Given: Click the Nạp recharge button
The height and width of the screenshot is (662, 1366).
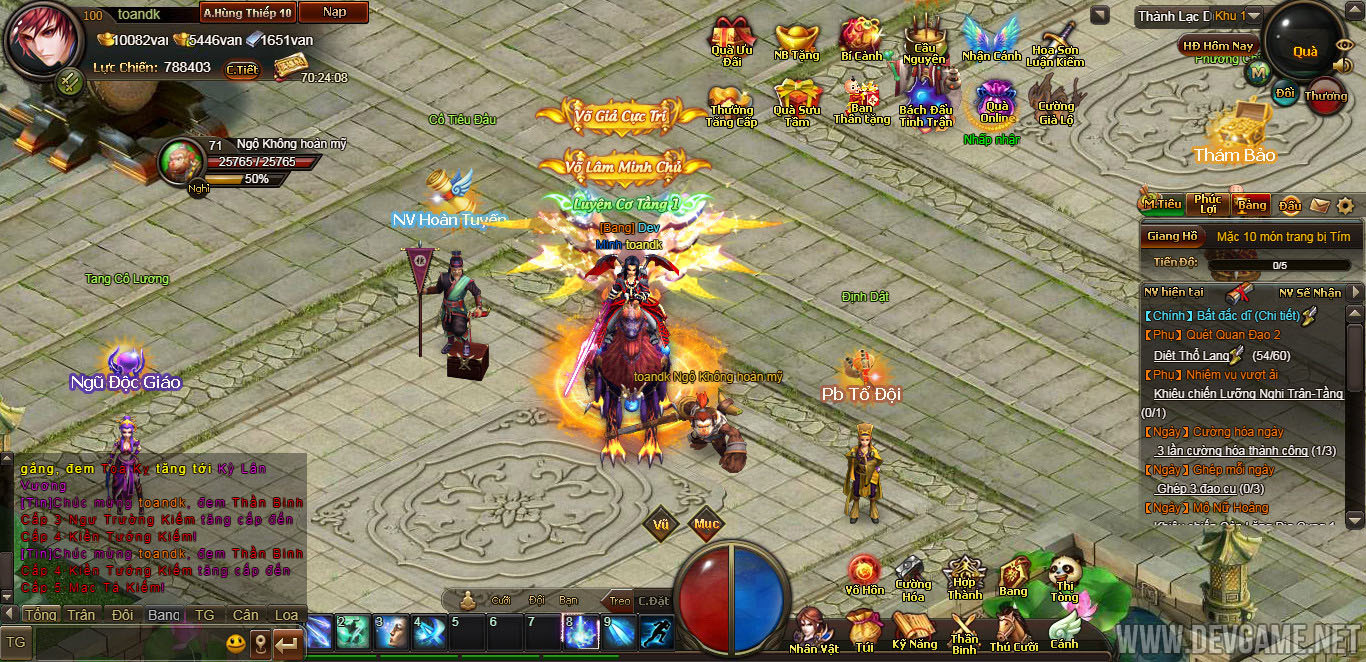Looking at the screenshot, I should pyautogui.click(x=335, y=12).
